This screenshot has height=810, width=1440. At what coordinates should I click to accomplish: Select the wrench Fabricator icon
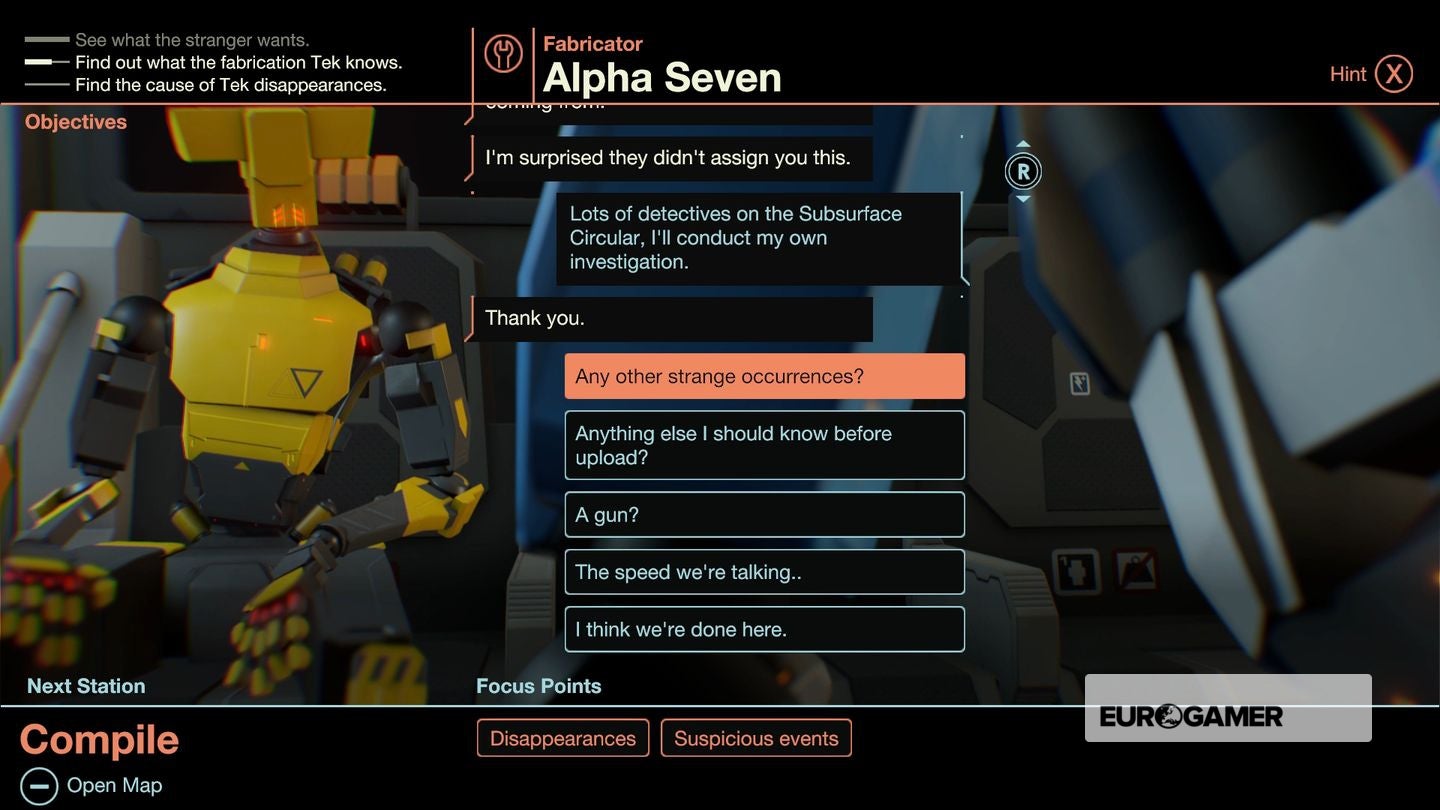(x=504, y=55)
